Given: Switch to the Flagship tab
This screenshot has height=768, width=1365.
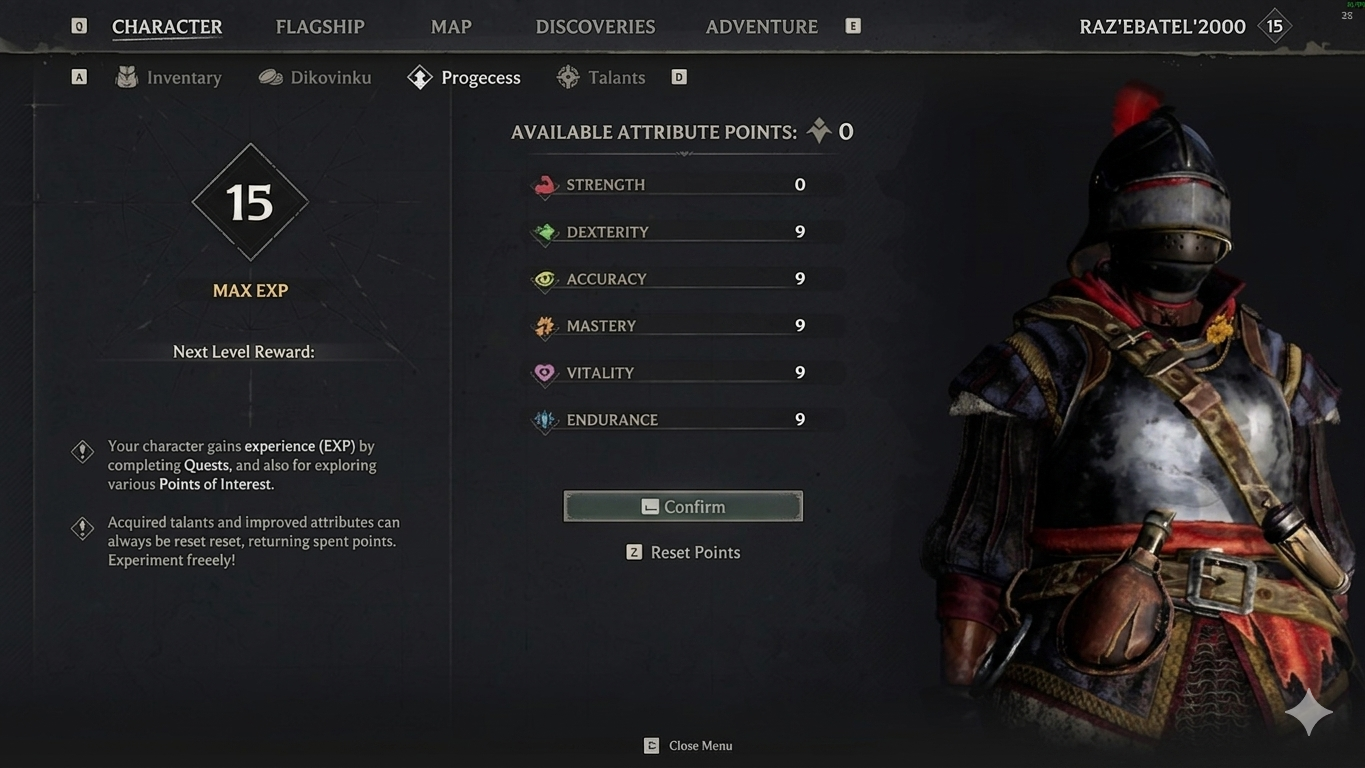Looking at the screenshot, I should (320, 27).
